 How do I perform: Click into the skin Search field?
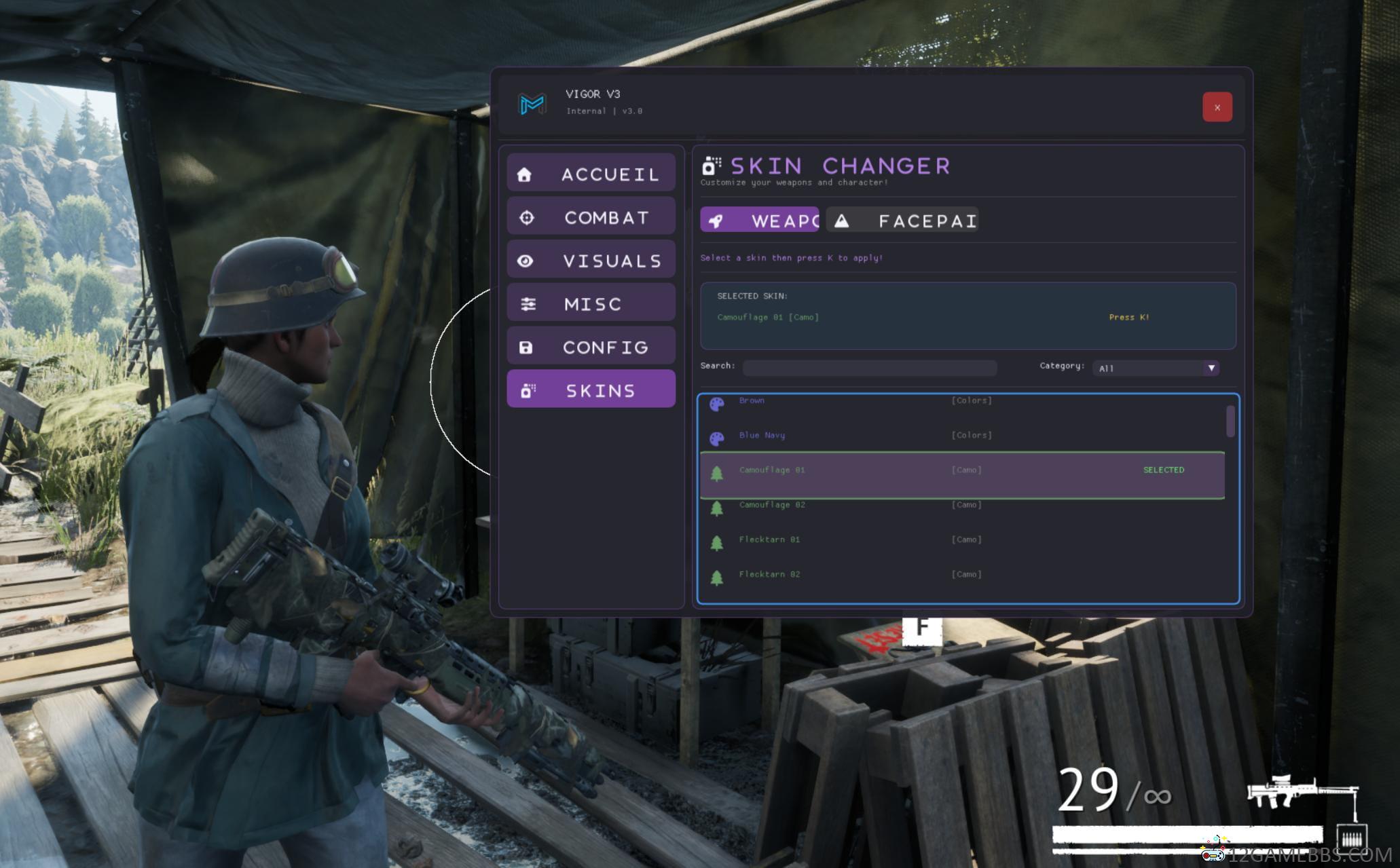point(869,368)
